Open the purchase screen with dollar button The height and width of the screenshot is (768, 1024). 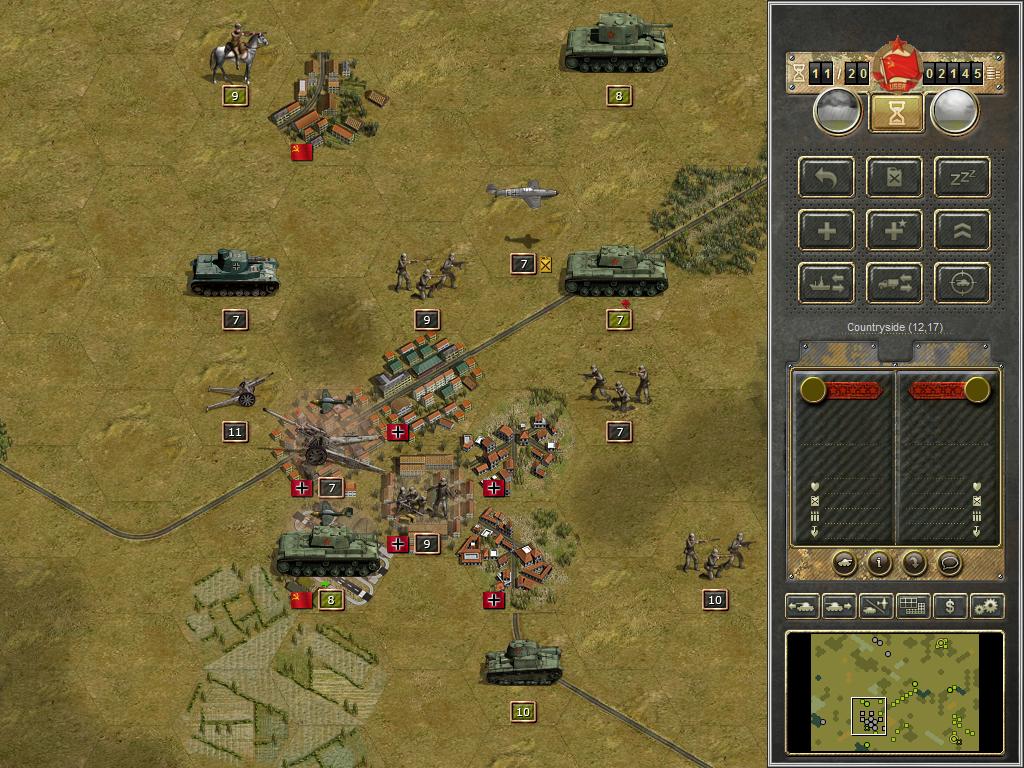pyautogui.click(x=949, y=606)
